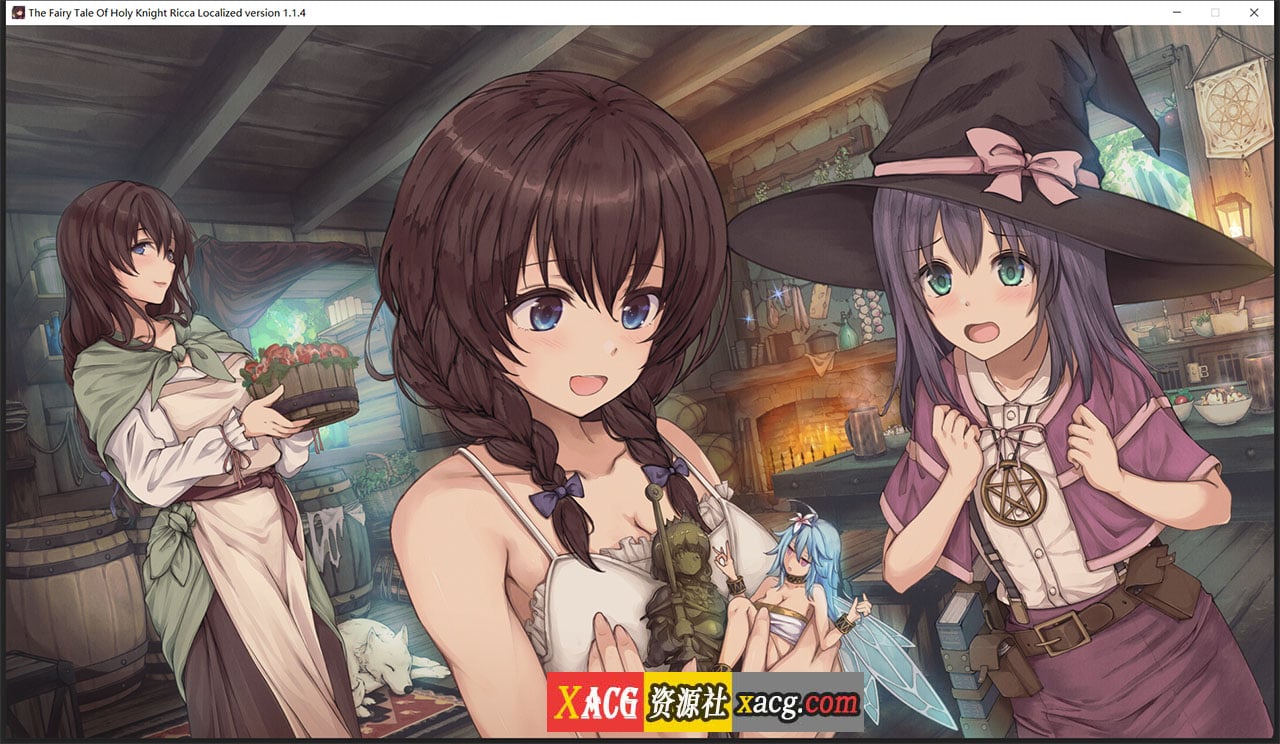Maximize the game window
1280x744 pixels.
pos(1215,13)
